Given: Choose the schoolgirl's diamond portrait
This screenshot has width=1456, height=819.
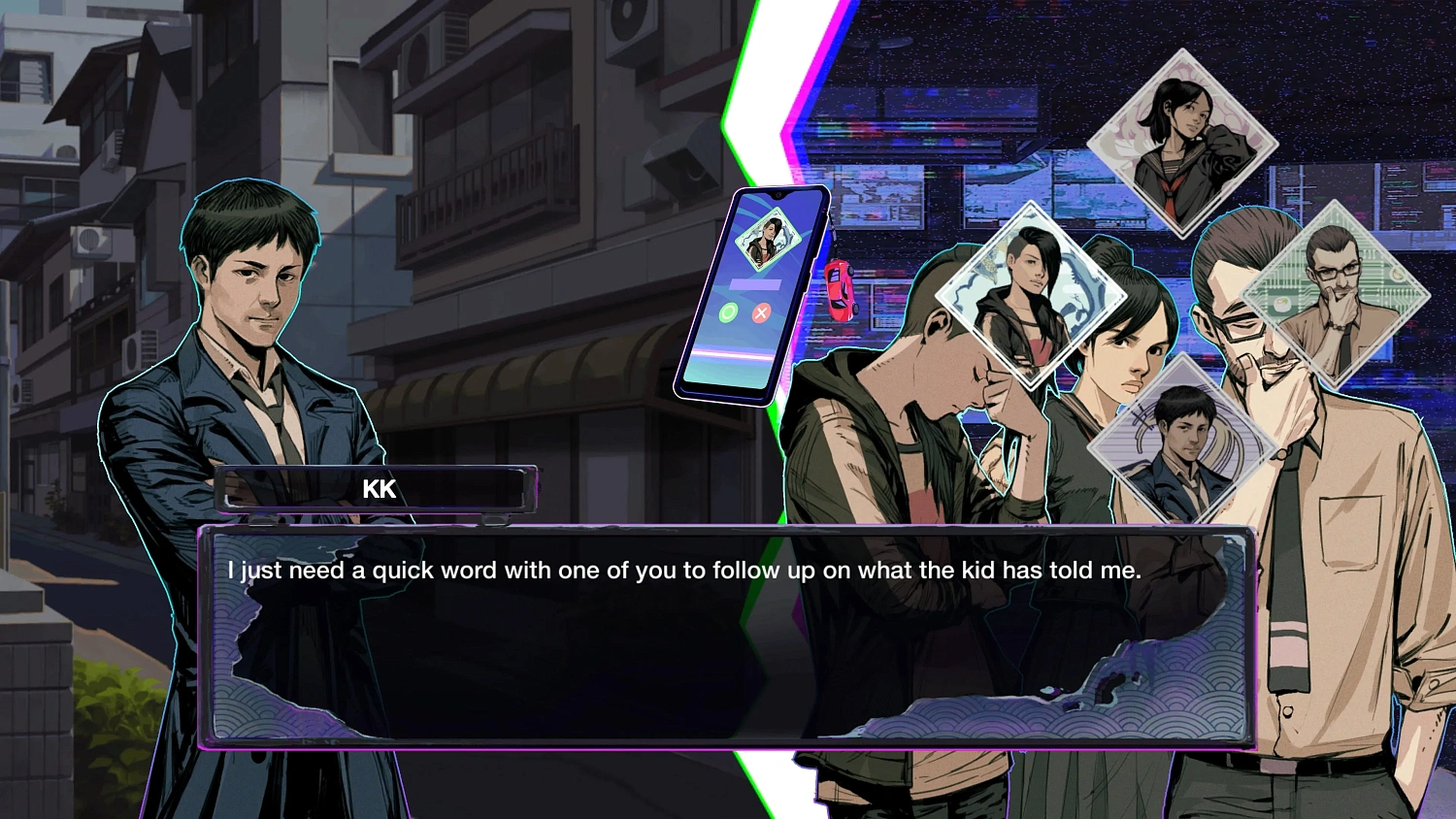Looking at the screenshot, I should tap(1181, 144).
